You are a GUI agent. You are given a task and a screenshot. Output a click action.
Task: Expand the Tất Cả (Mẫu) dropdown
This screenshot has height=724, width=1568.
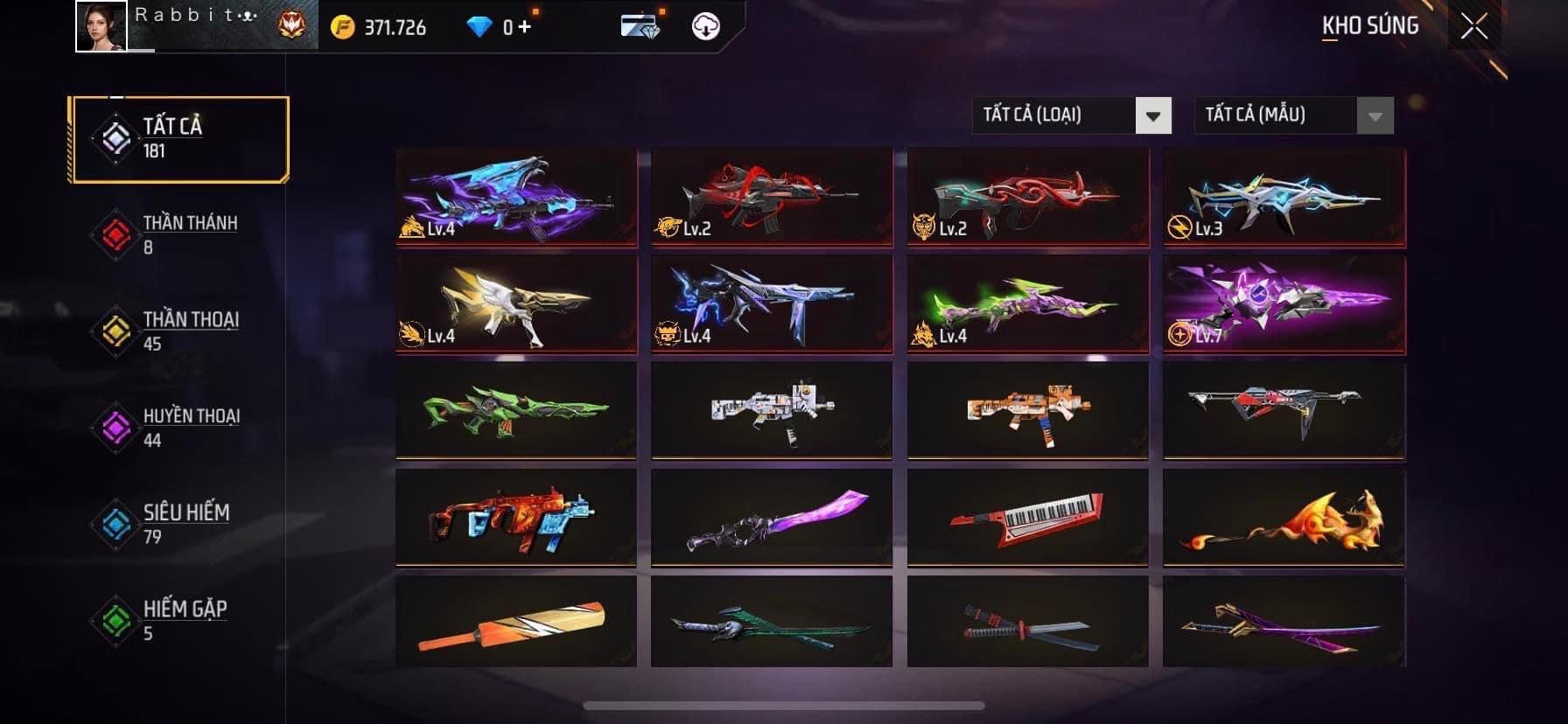tap(1293, 115)
